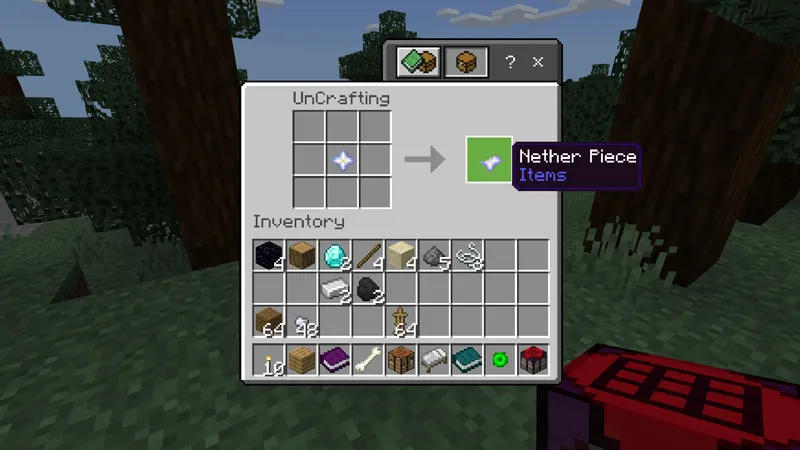
Task: Pick up the nether star in the grid
Action: (343, 159)
